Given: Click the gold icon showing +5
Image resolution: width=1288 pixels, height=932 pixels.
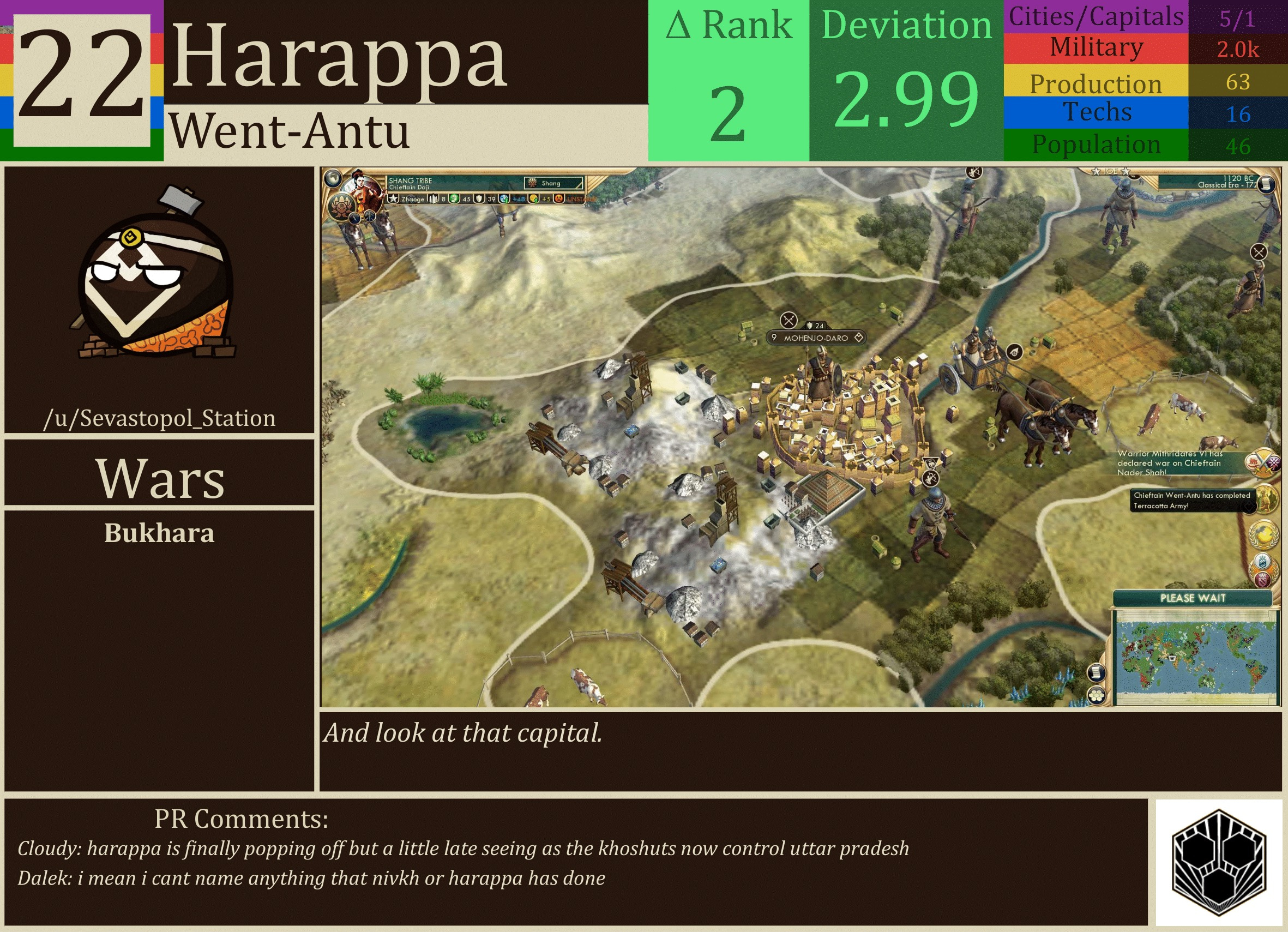Looking at the screenshot, I should (x=534, y=200).
